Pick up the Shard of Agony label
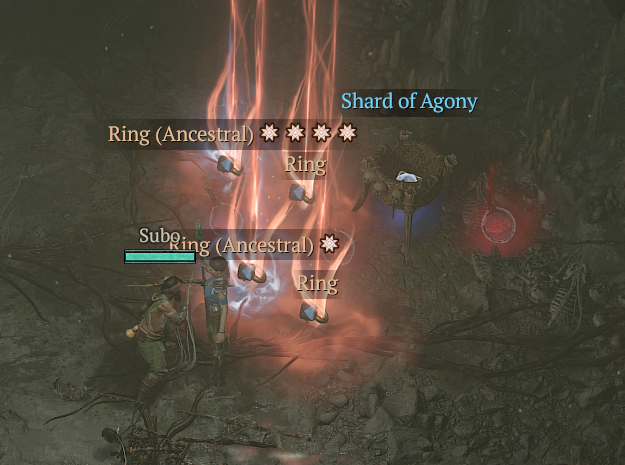Image resolution: width=625 pixels, height=465 pixels. pos(409,102)
